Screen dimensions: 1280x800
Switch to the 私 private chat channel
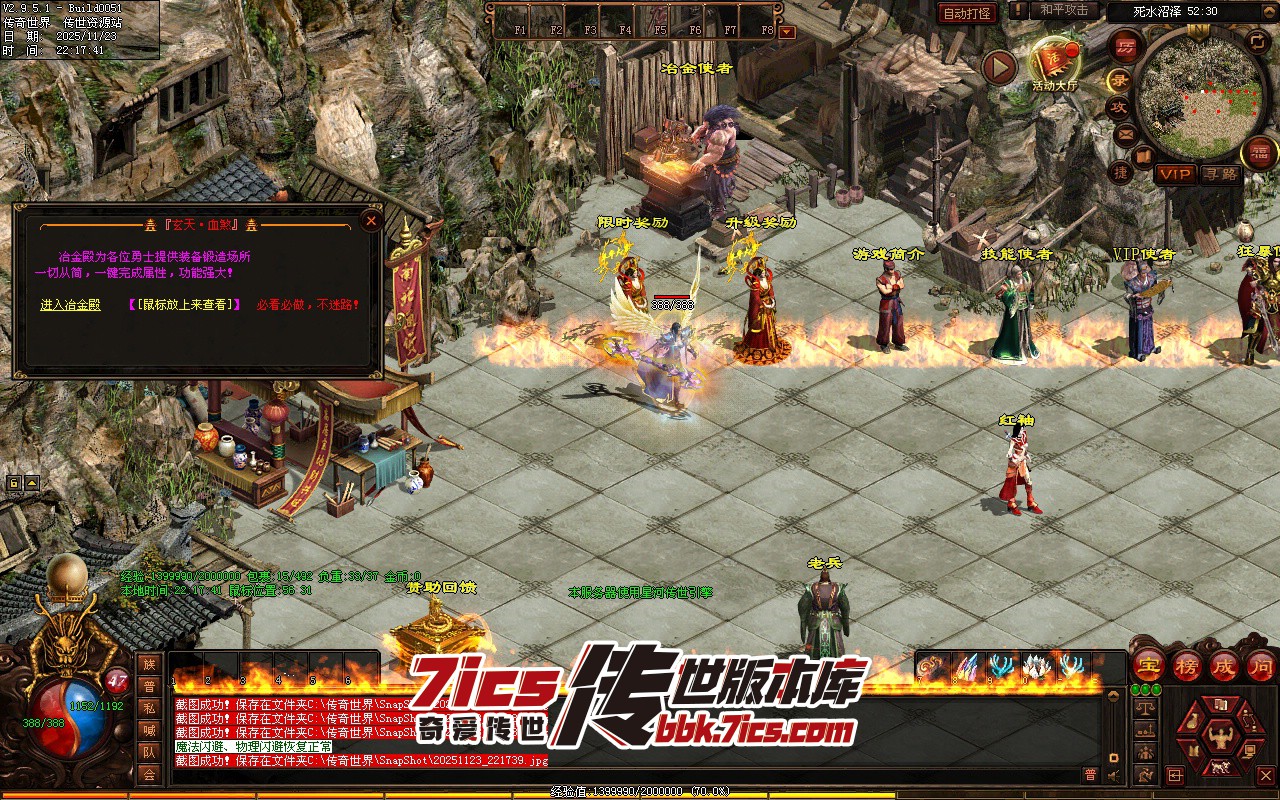(x=149, y=708)
